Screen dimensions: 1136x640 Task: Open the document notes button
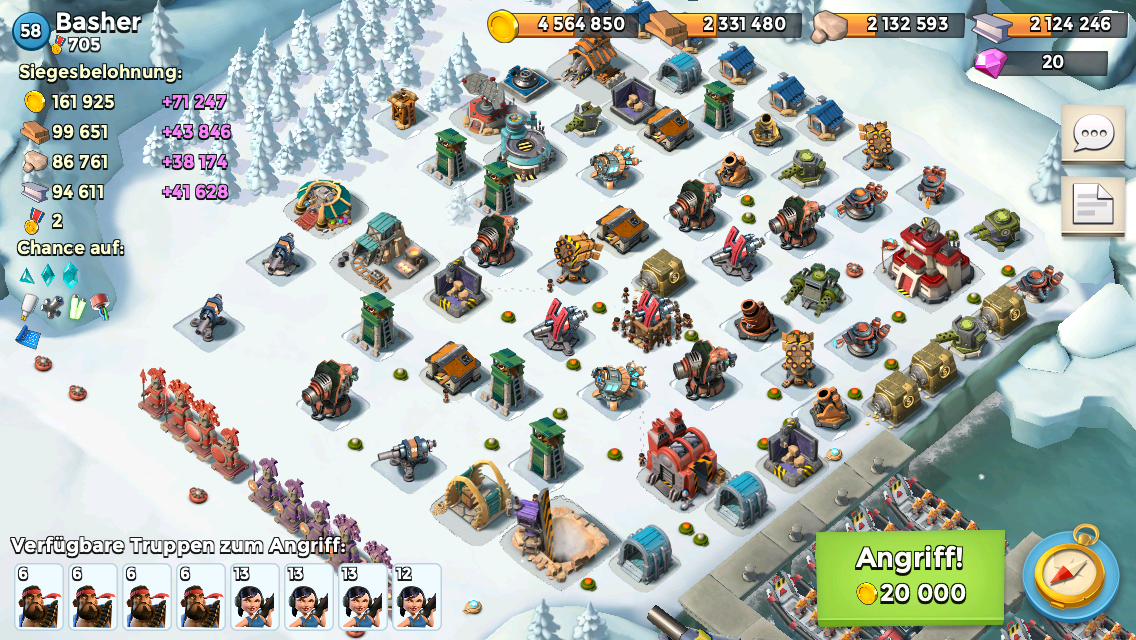click(1093, 205)
